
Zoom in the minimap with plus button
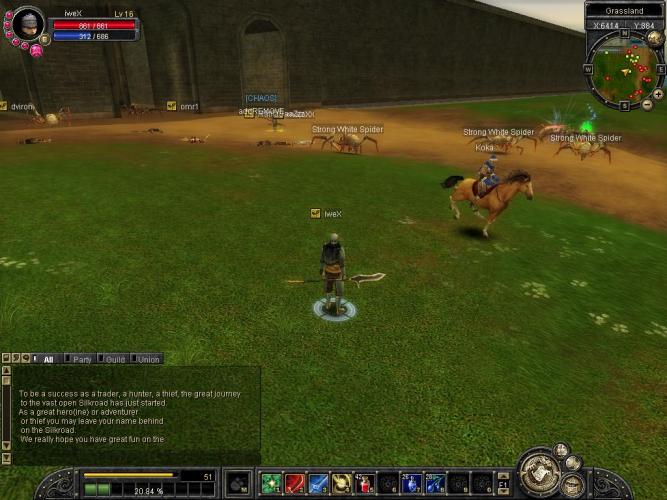[658, 93]
